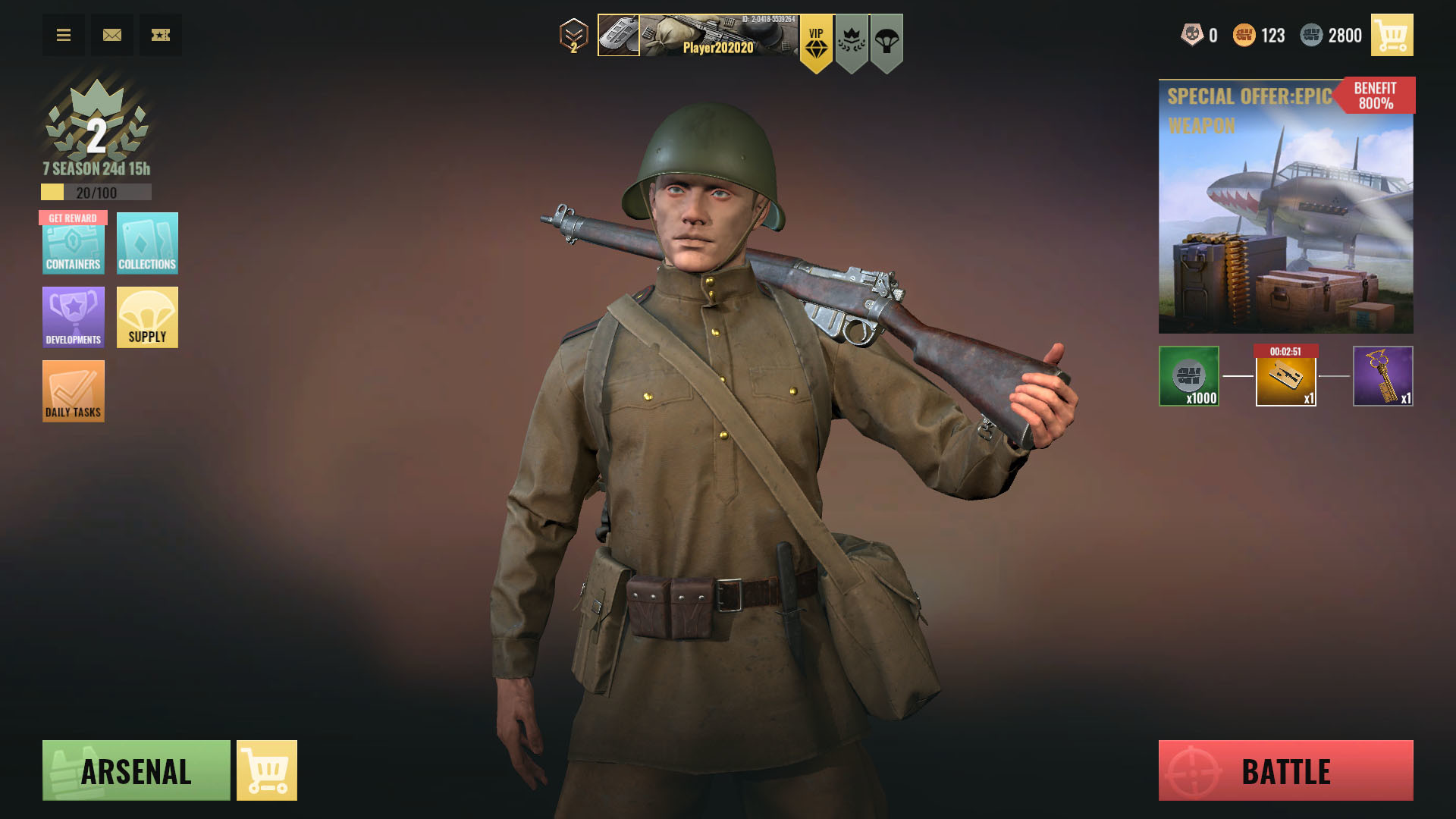Open Containers to get reward

[73, 243]
